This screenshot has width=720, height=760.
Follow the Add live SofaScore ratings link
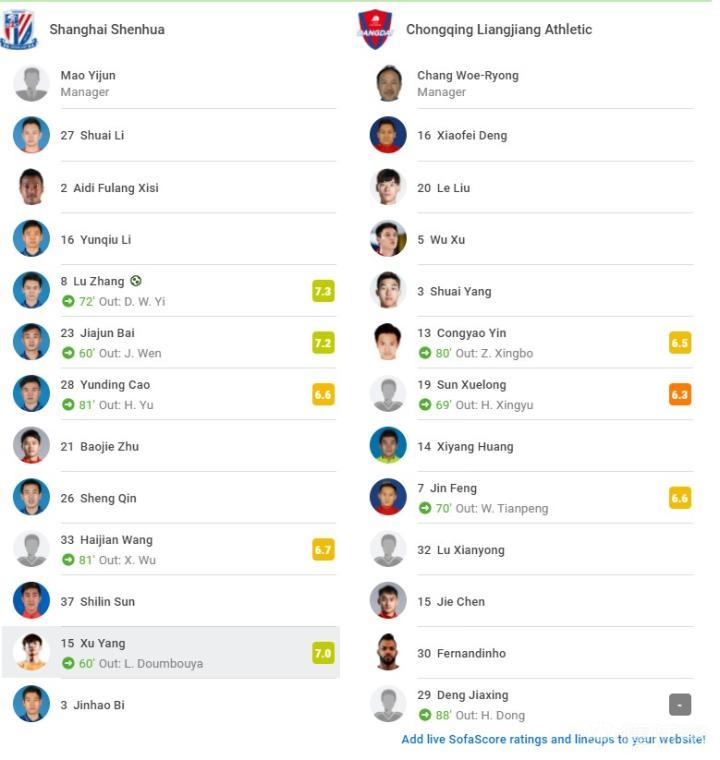[553, 740]
